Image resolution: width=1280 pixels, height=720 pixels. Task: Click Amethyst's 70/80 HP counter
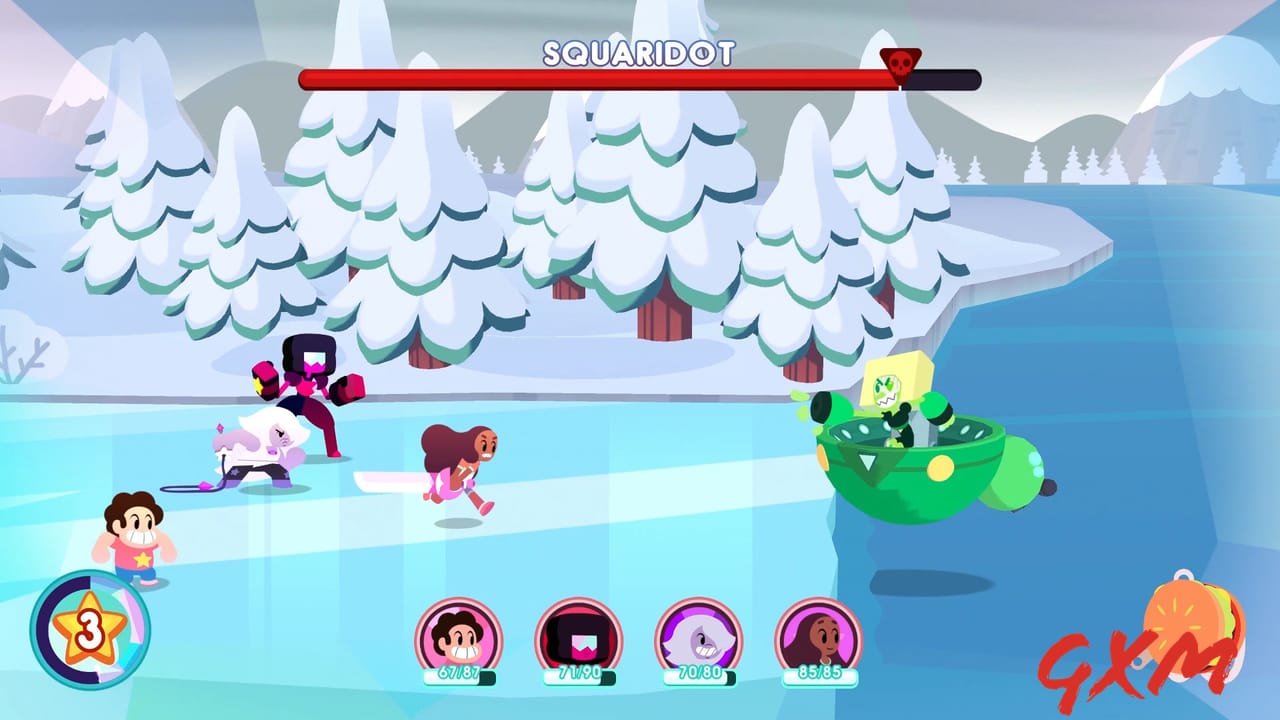click(700, 678)
